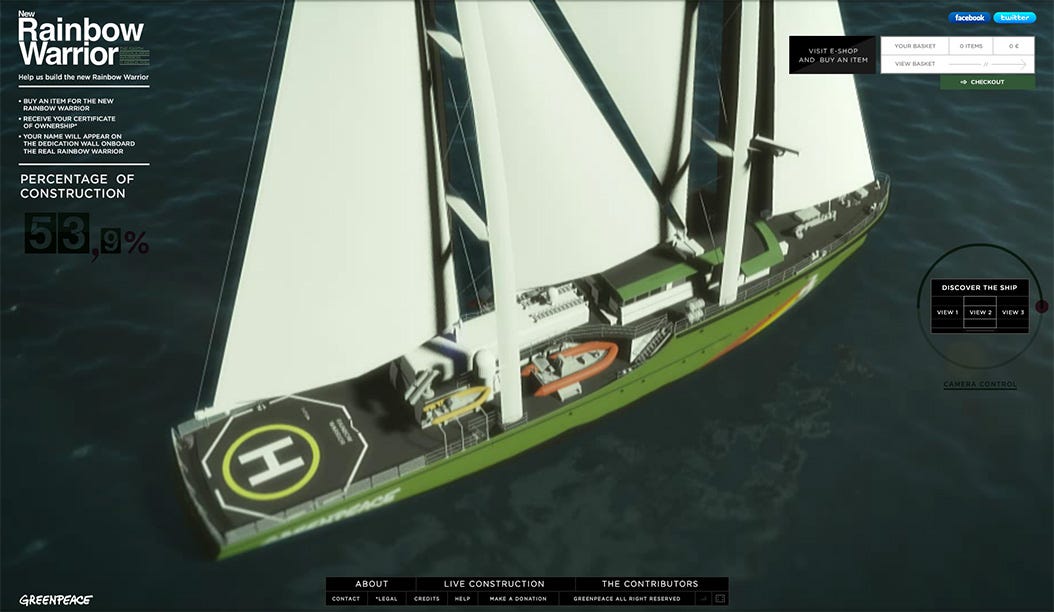1054x612 pixels.
Task: Show The Contributors page
Action: (650, 584)
